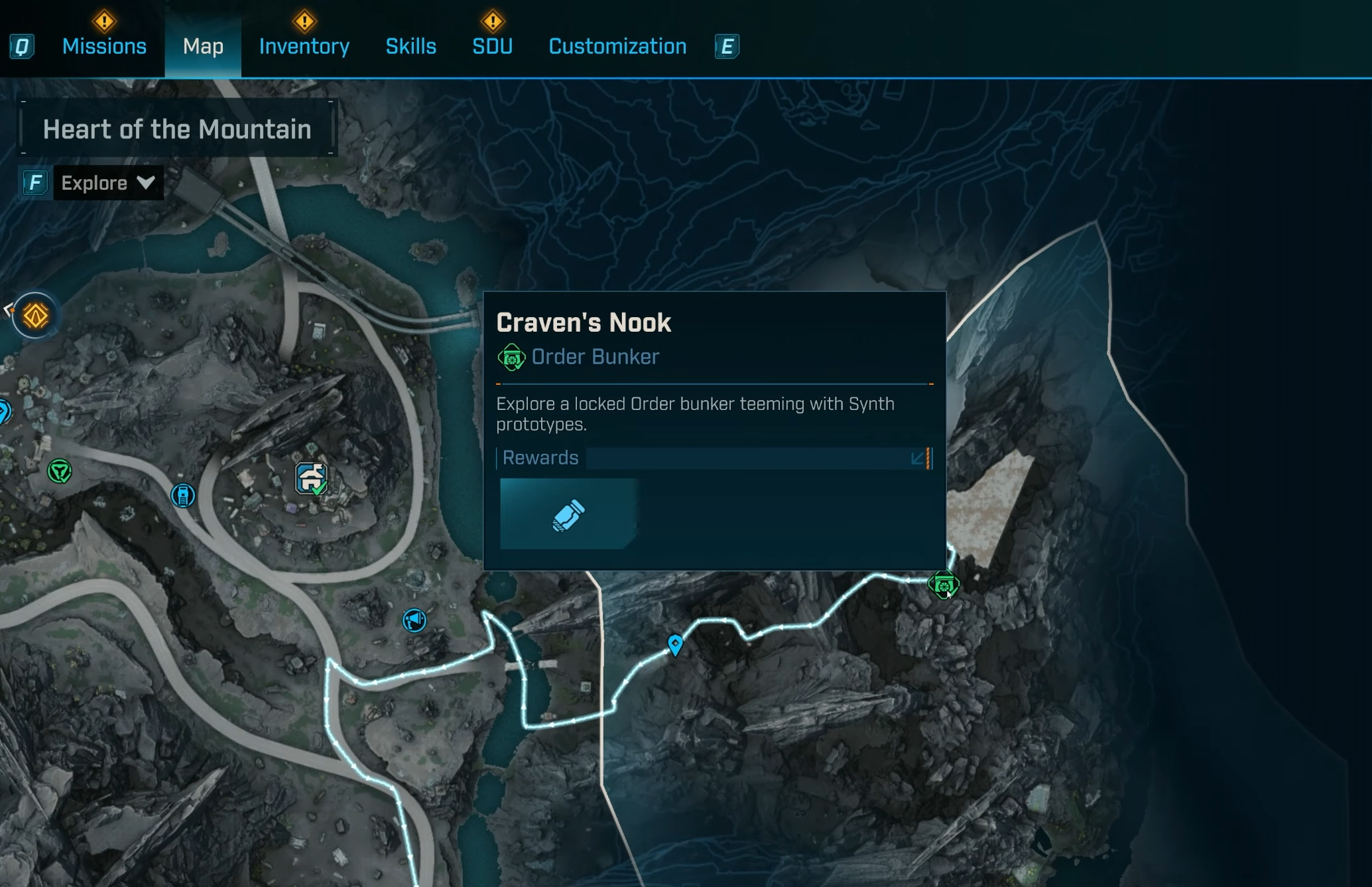Select the blue canister reward item
The width and height of the screenshot is (1372, 887).
tap(568, 515)
